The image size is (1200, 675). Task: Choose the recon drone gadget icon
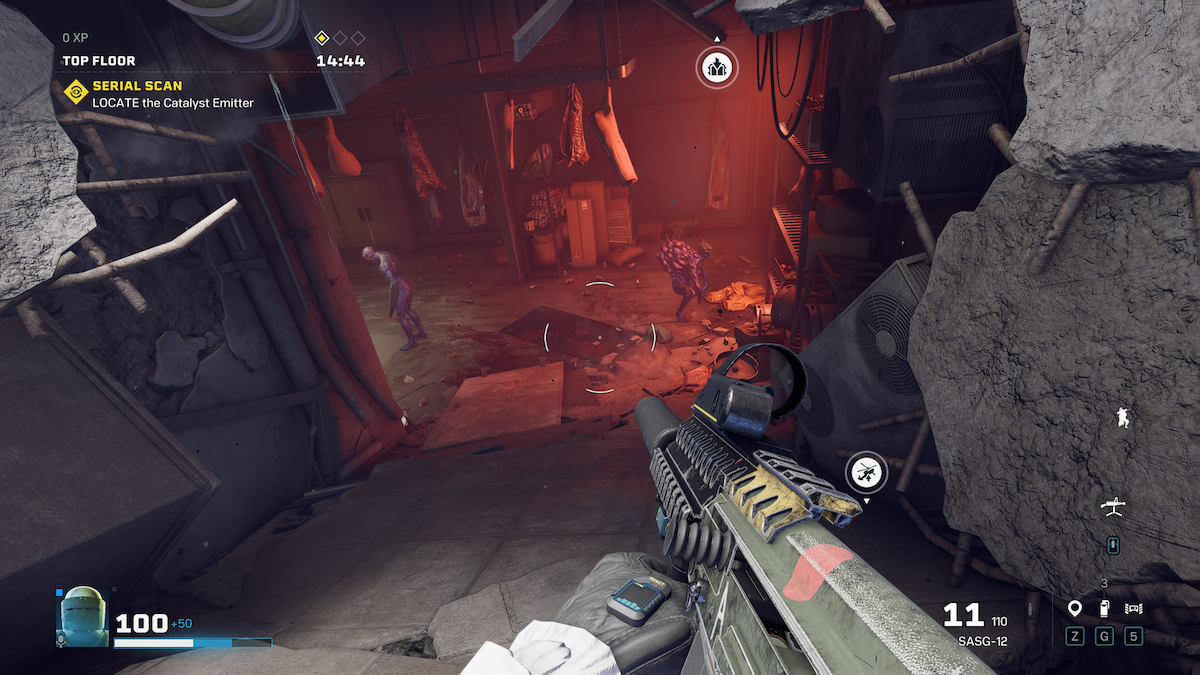1133,608
